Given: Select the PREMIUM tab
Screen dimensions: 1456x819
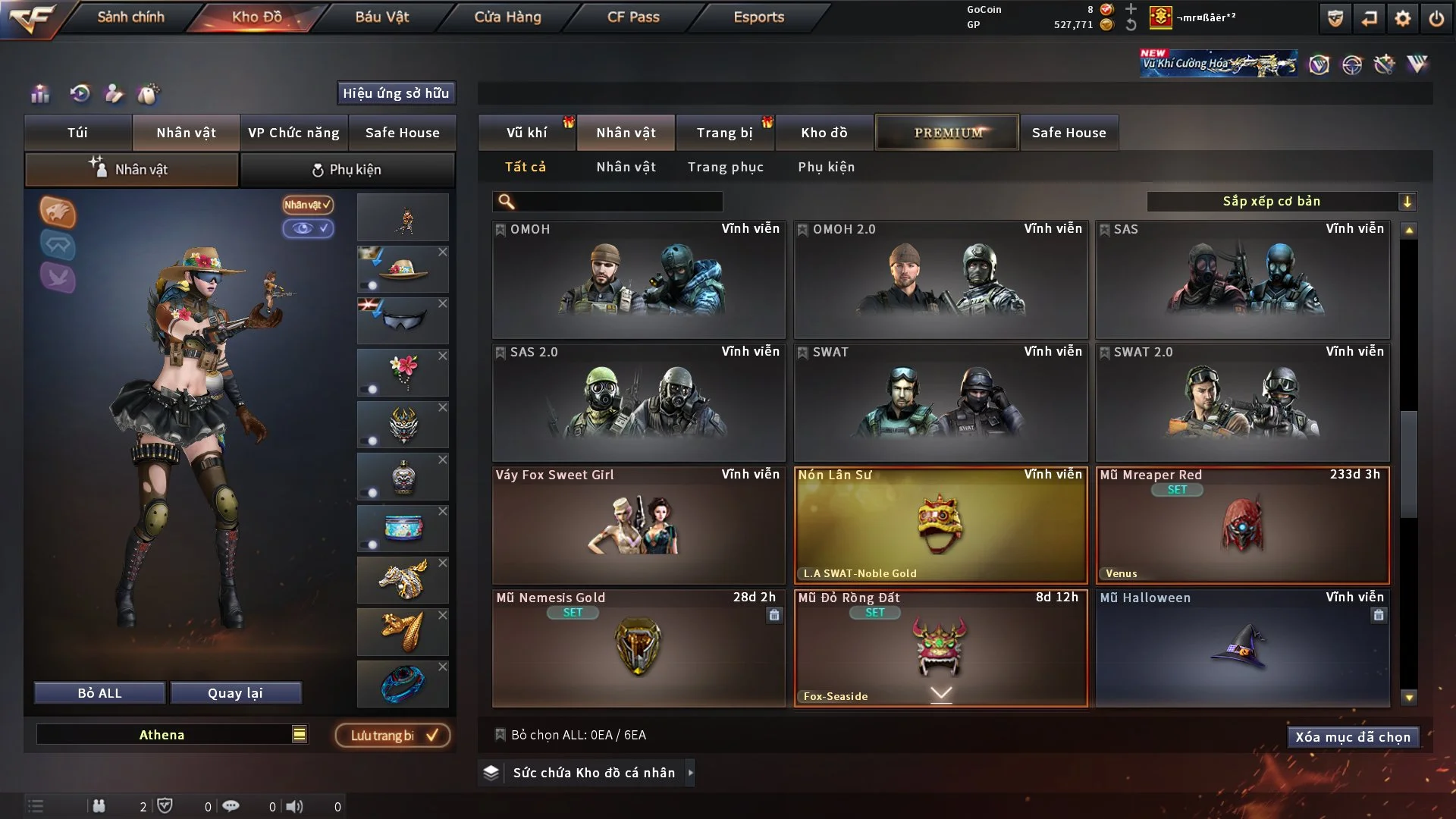Looking at the screenshot, I should click(x=947, y=133).
